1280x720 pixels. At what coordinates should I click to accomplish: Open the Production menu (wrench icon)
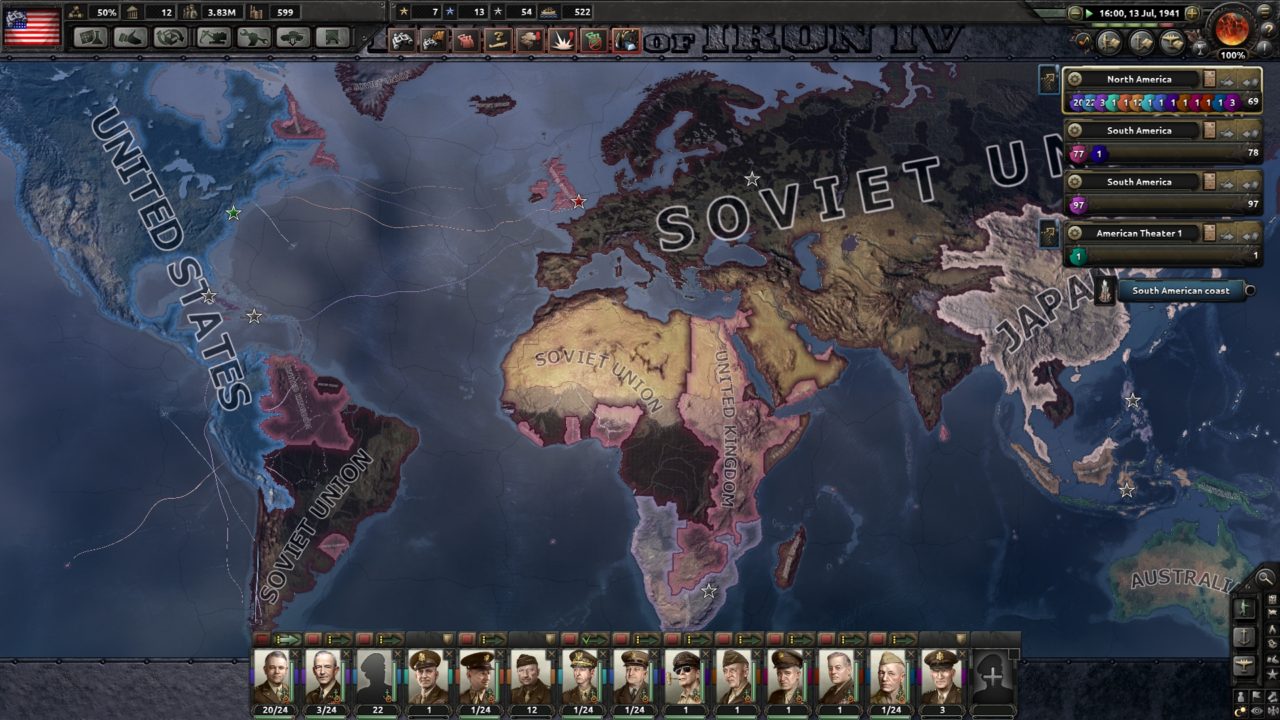click(x=251, y=38)
